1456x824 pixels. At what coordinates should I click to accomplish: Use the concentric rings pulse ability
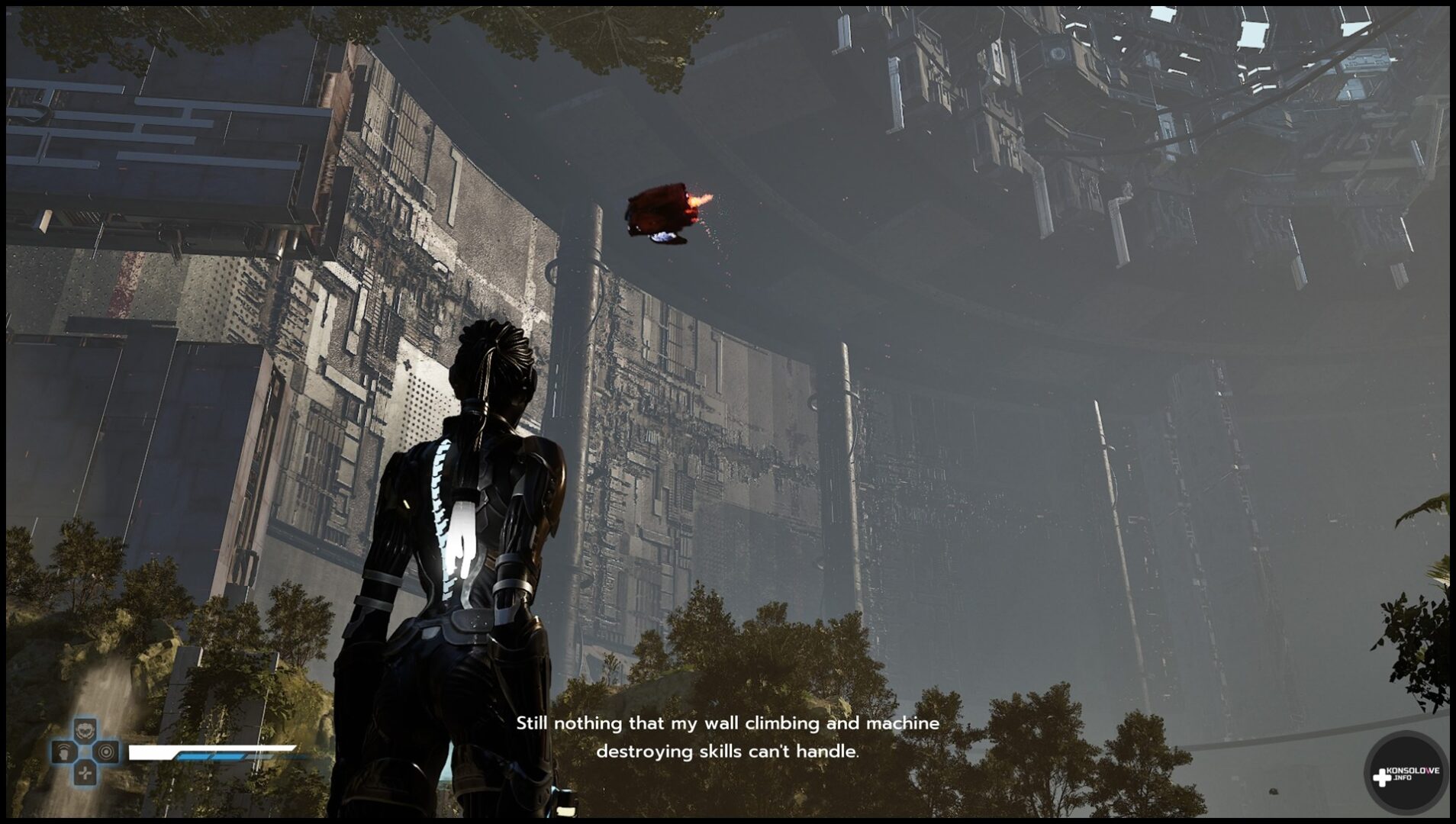pyautogui.click(x=106, y=752)
